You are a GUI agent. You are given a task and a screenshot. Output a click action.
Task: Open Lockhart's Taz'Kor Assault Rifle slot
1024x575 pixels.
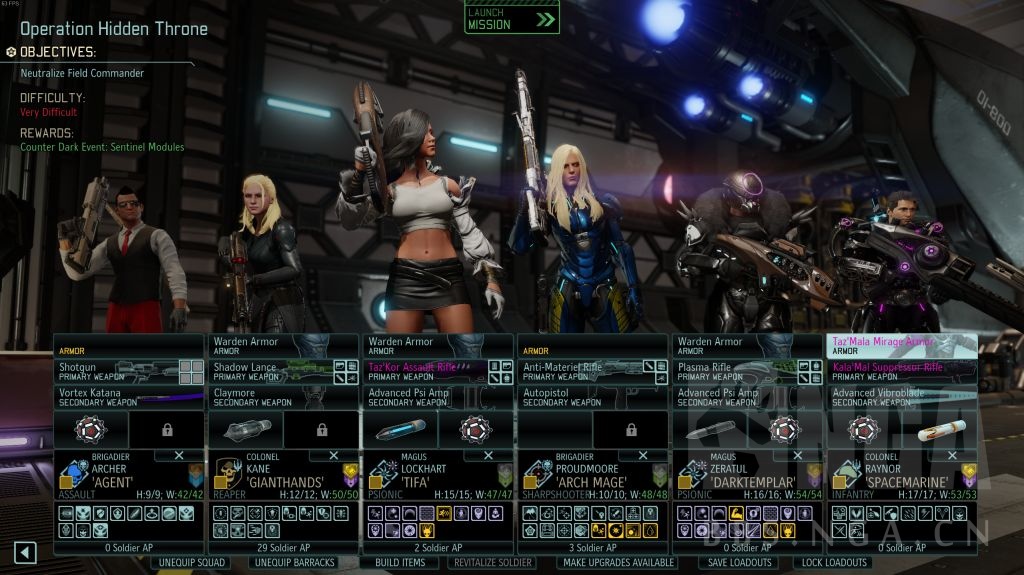[x=425, y=372]
